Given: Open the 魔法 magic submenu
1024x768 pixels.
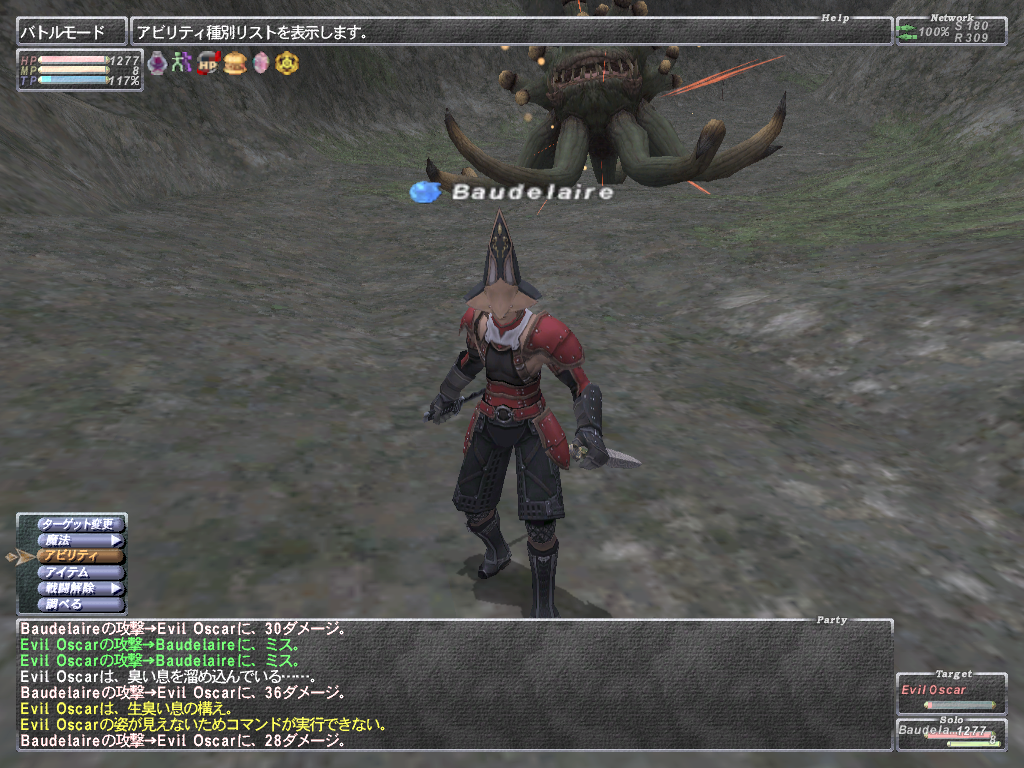Looking at the screenshot, I should 81,540.
